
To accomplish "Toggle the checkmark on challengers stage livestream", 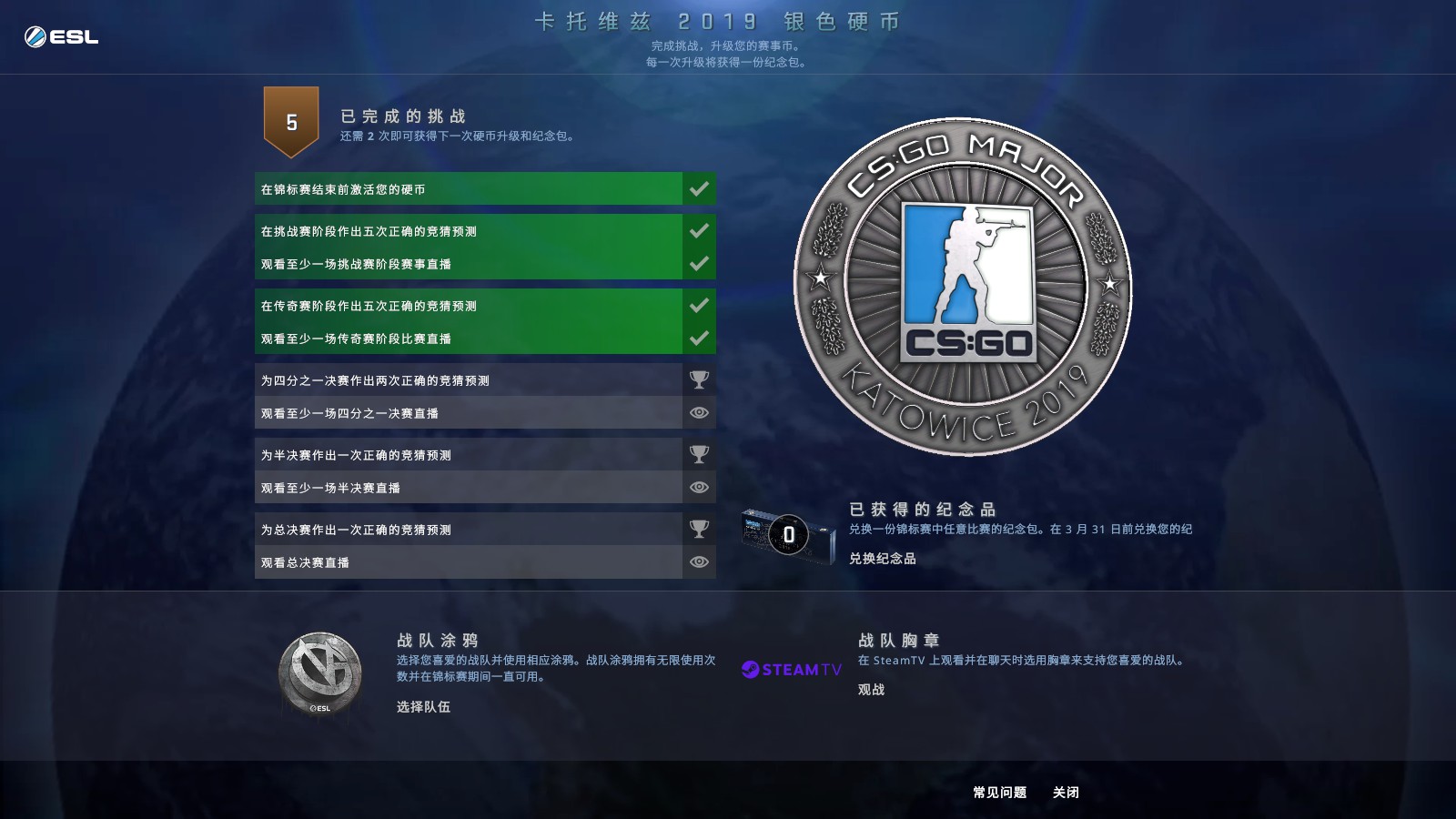I will click(698, 263).
